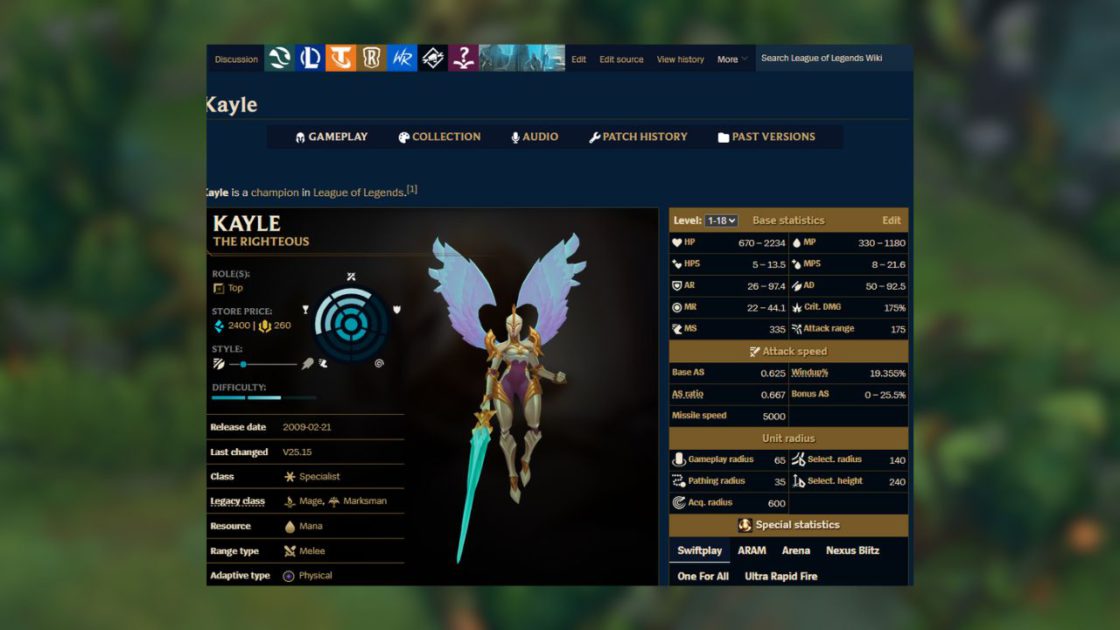The width and height of the screenshot is (1120, 630).
Task: Click the Edit page link
Action: (x=579, y=59)
